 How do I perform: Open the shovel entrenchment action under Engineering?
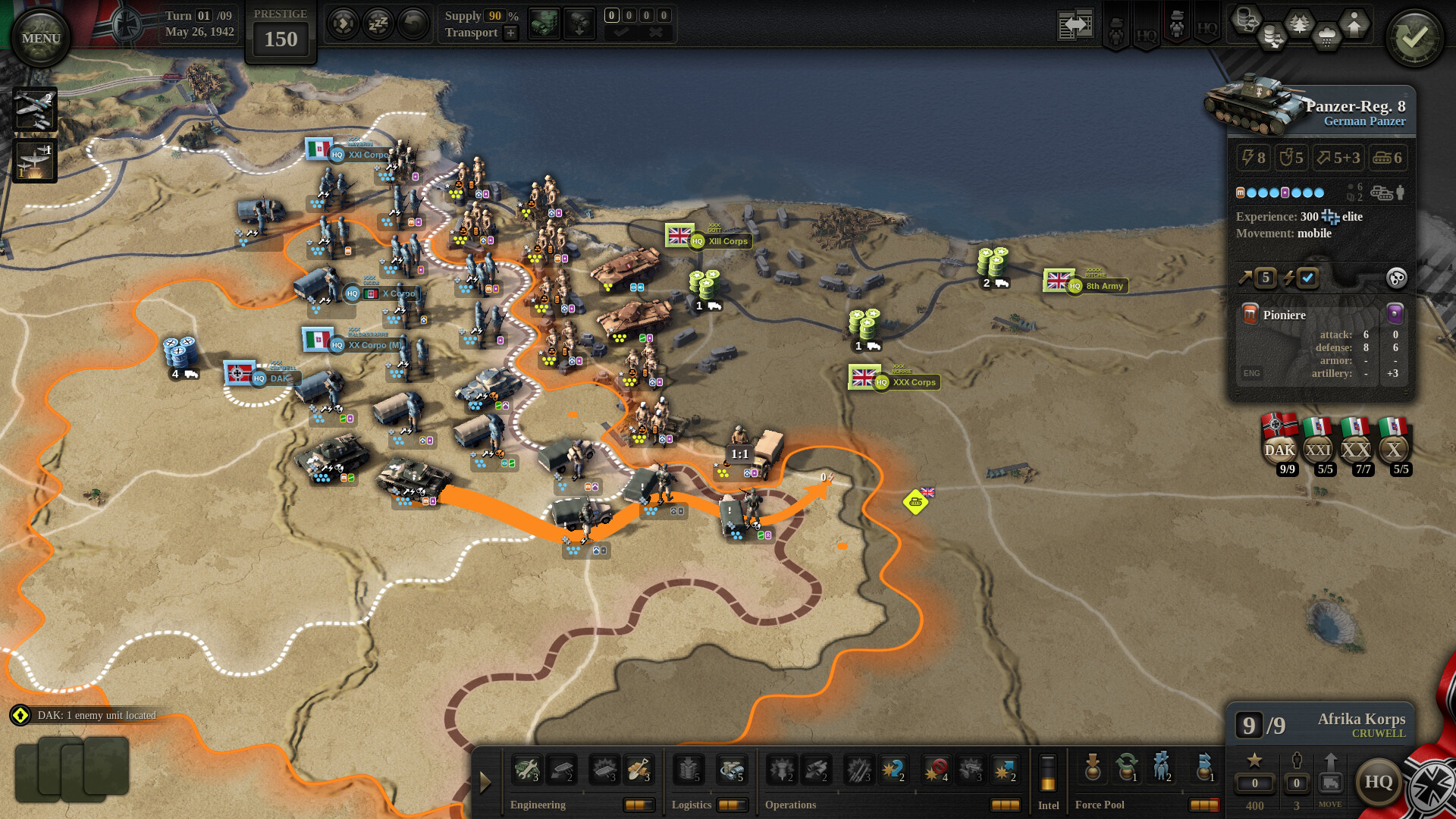[639, 770]
